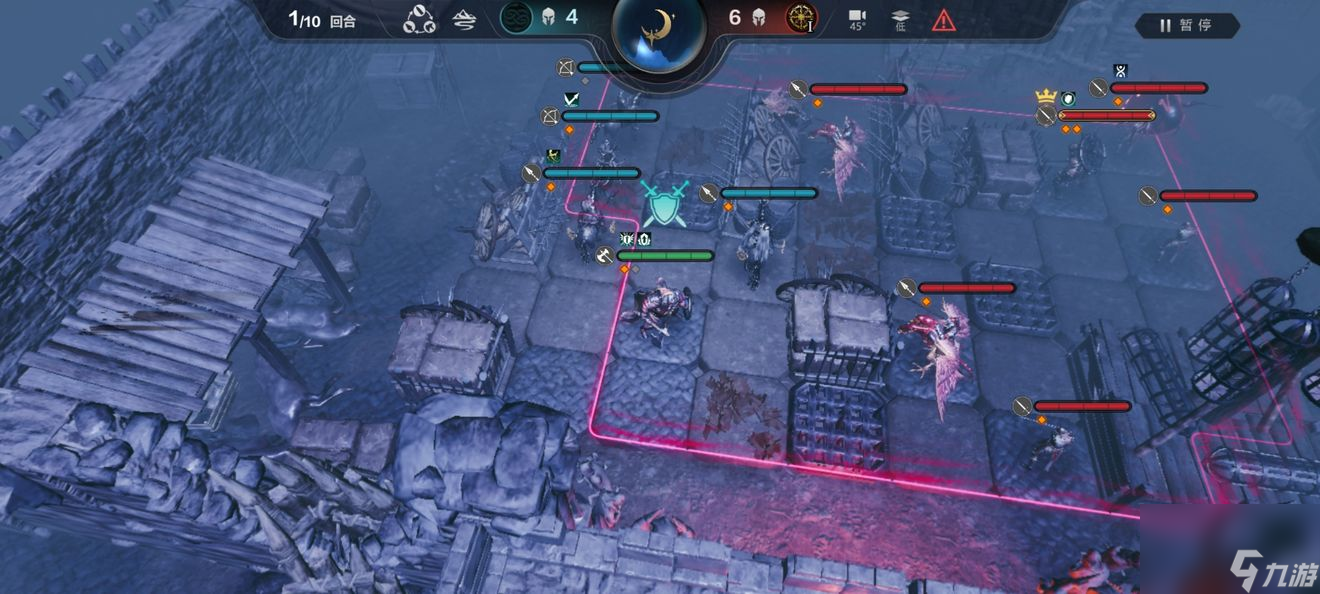This screenshot has height=594, width=1320.
Task: Open the red warning triangle alert
Action: click(943, 19)
